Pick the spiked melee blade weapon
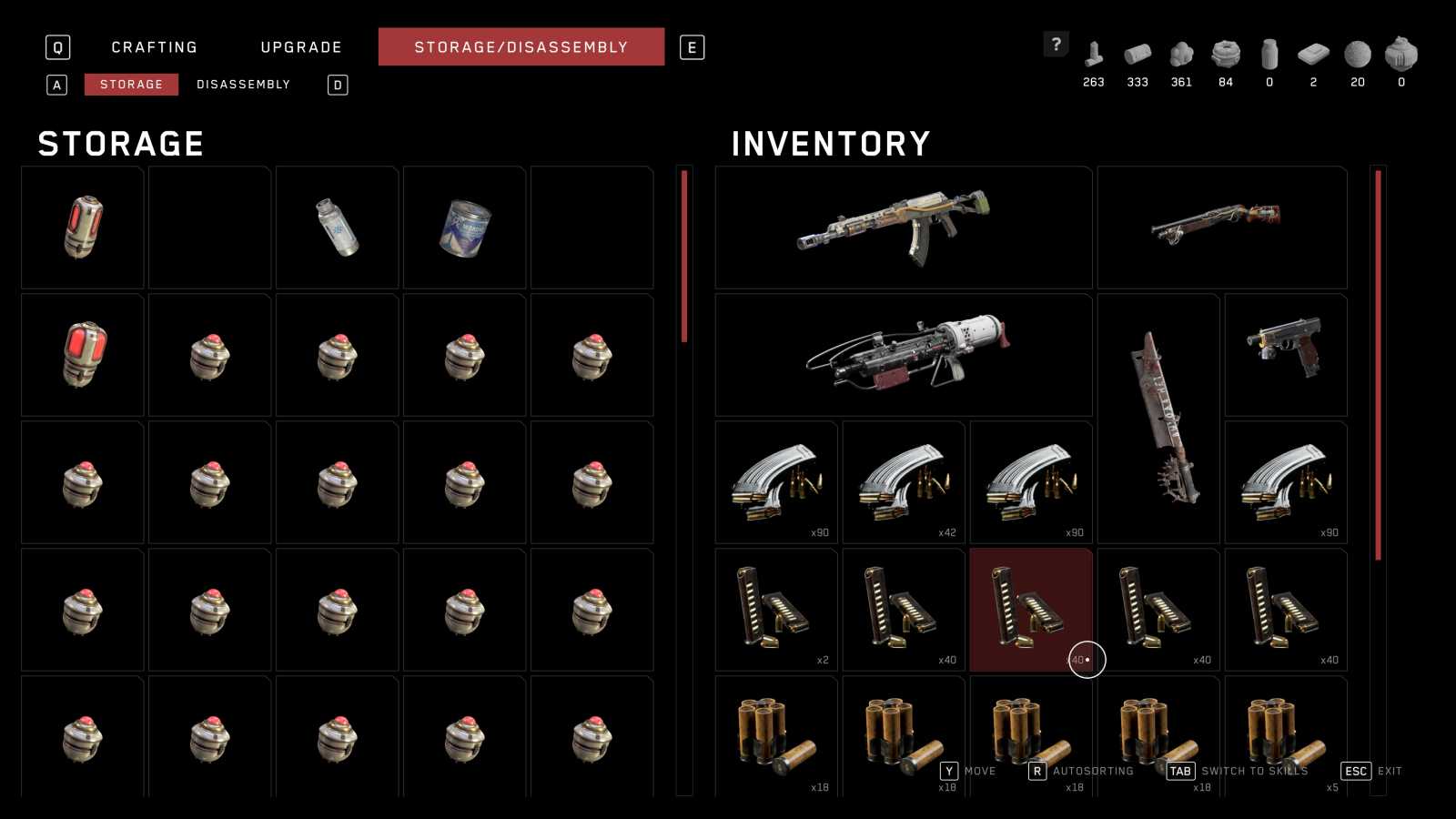The width and height of the screenshot is (1456, 819). point(1158,419)
